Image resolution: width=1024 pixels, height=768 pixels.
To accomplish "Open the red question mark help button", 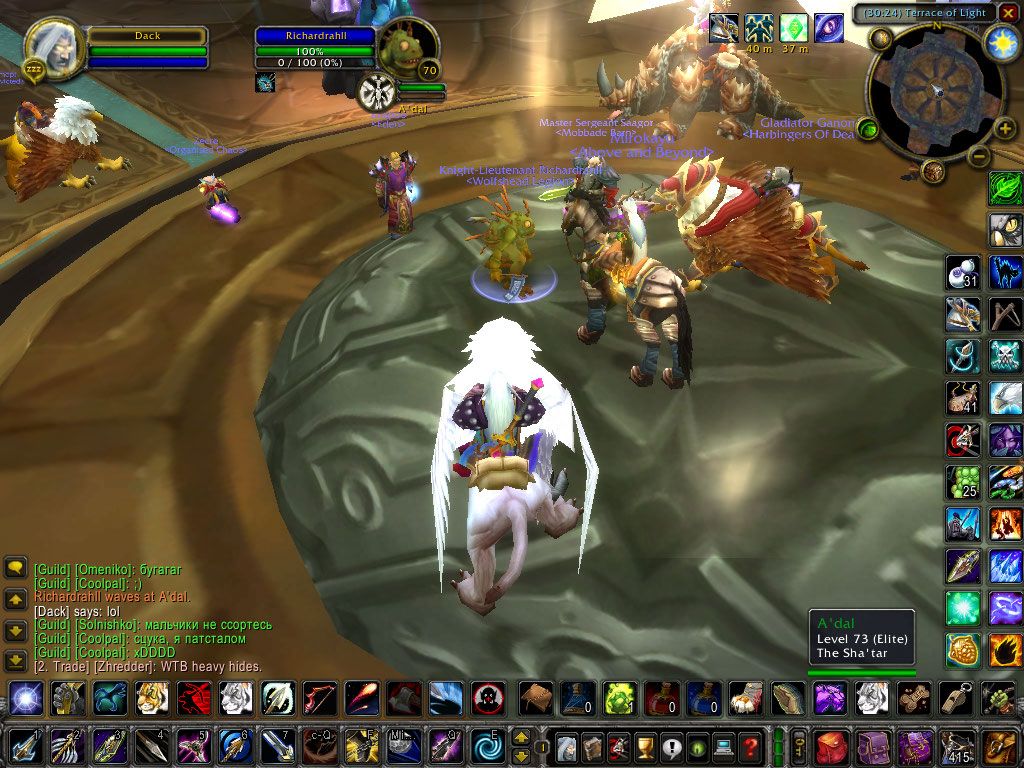I will (750, 746).
